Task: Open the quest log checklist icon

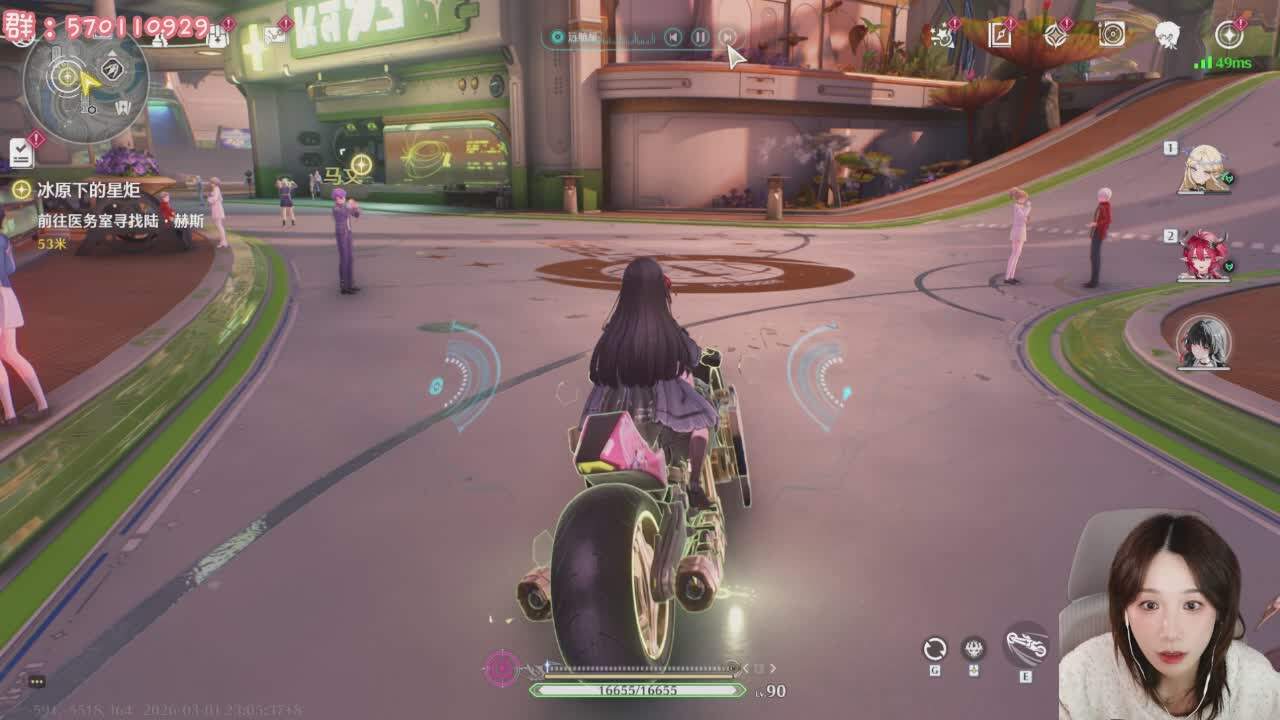Action: click(21, 152)
